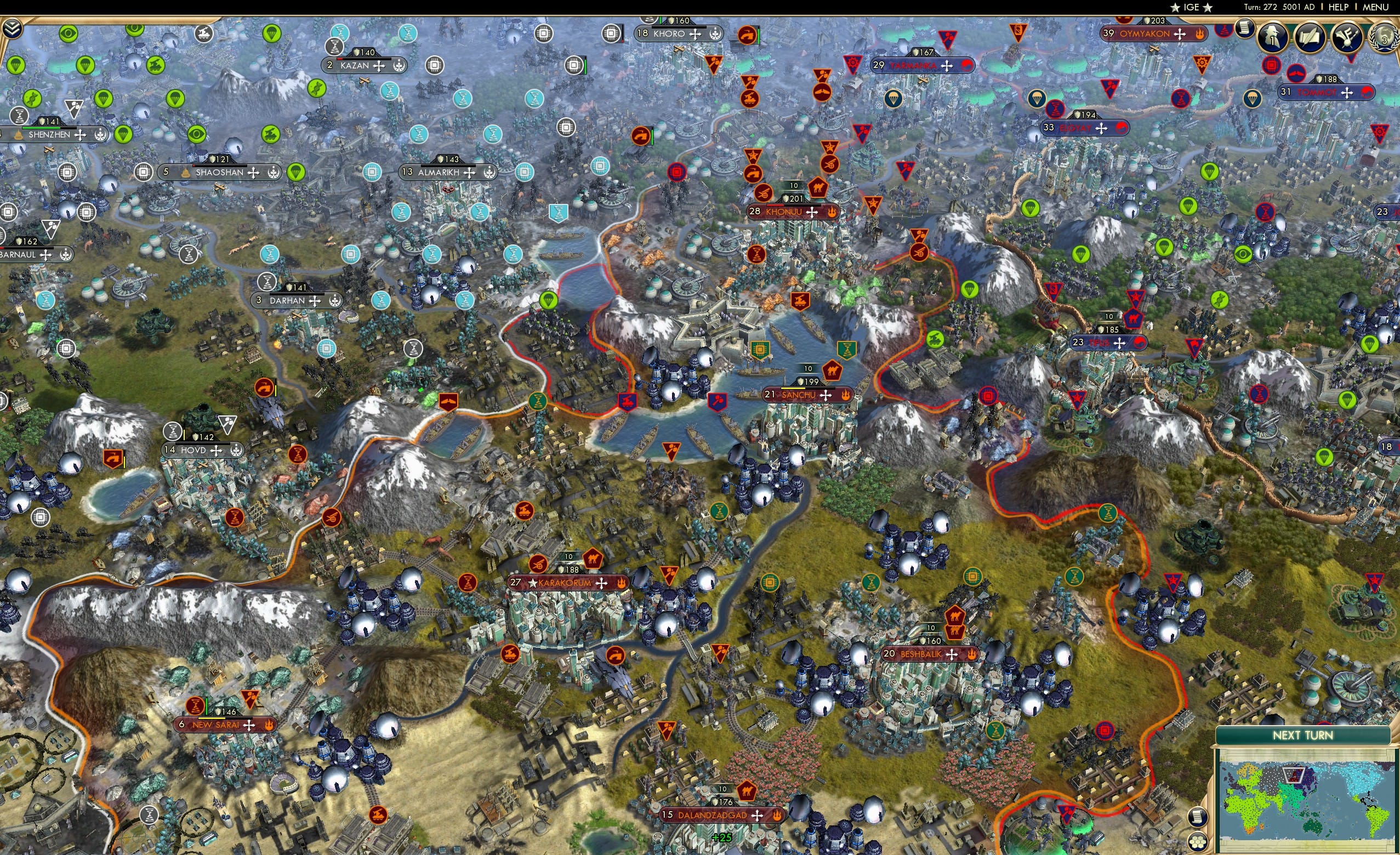The width and height of the screenshot is (1400, 855).
Task: Select the caravan icon above Sanchu
Action: (x=833, y=372)
